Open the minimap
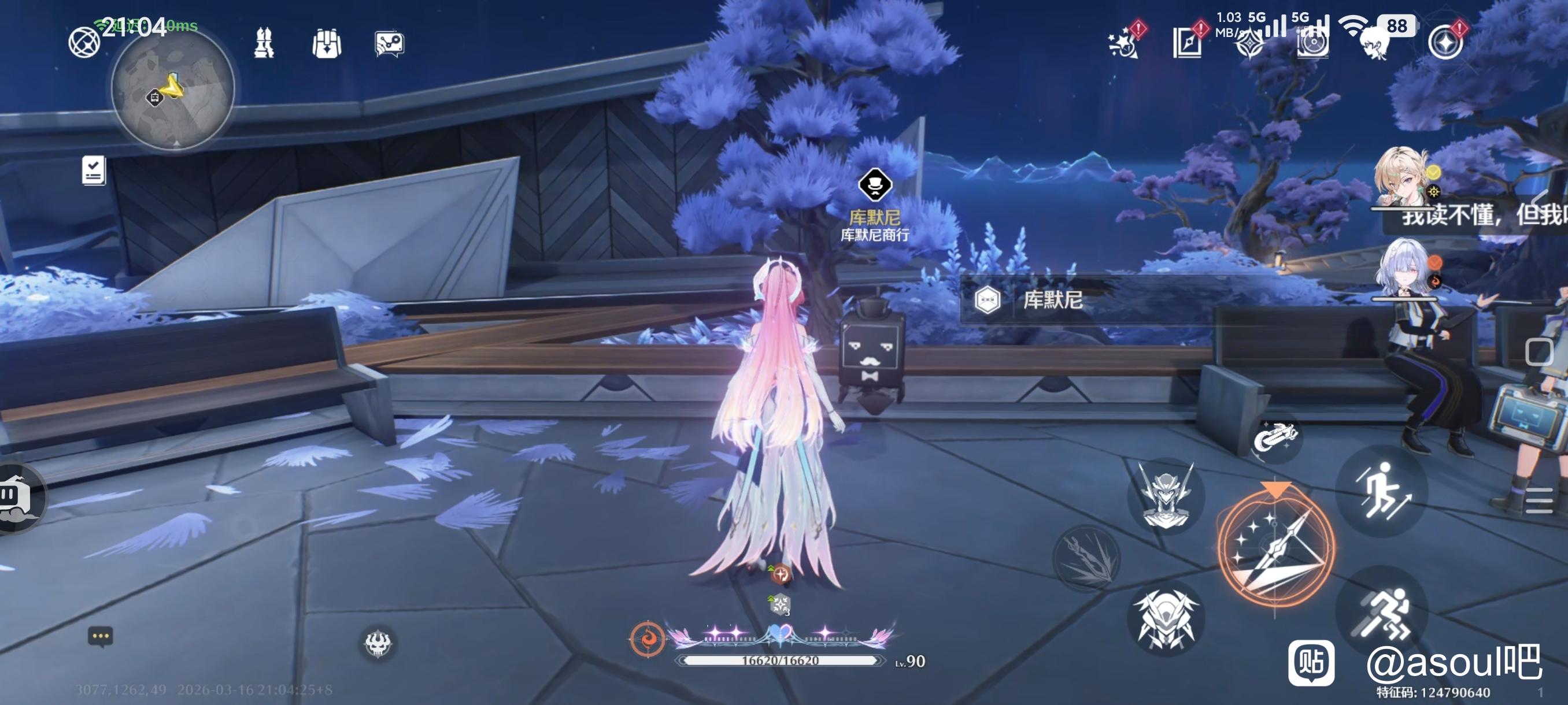 point(173,90)
